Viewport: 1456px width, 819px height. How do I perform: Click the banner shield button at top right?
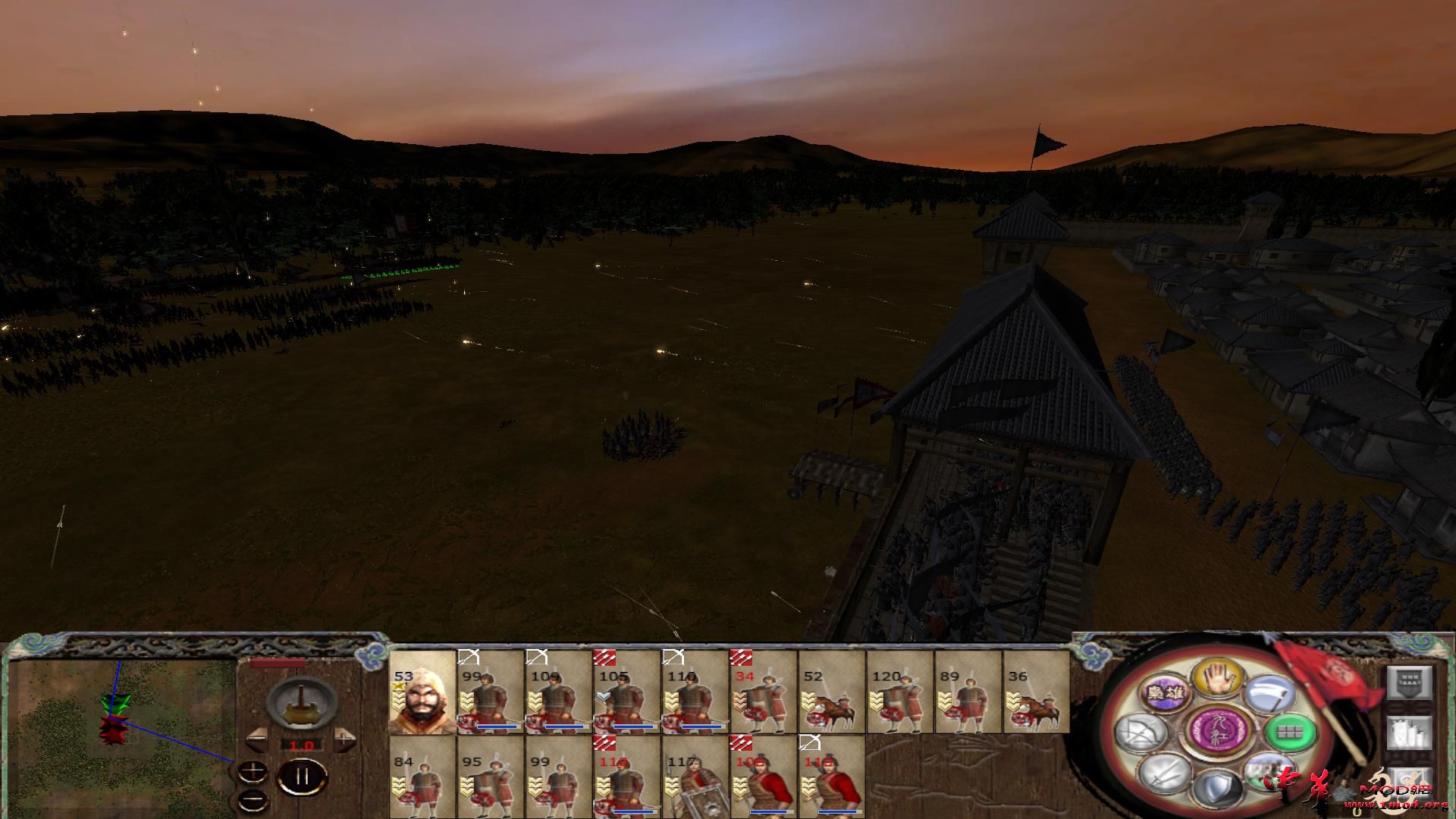coord(1408,682)
